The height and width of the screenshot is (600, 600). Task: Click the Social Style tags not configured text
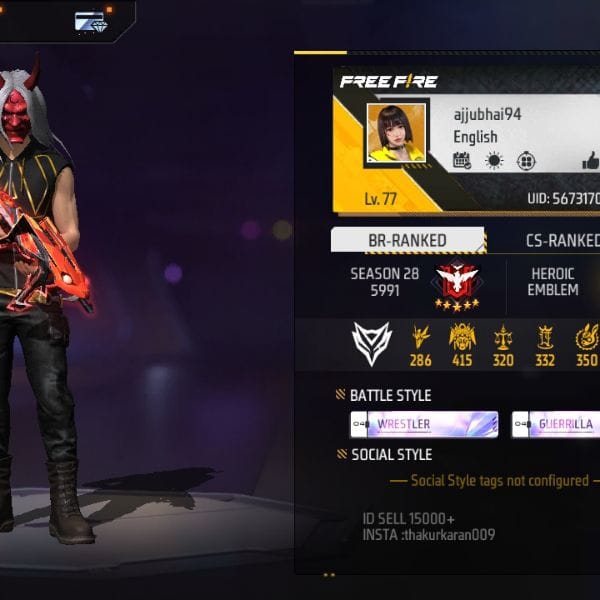click(x=500, y=481)
